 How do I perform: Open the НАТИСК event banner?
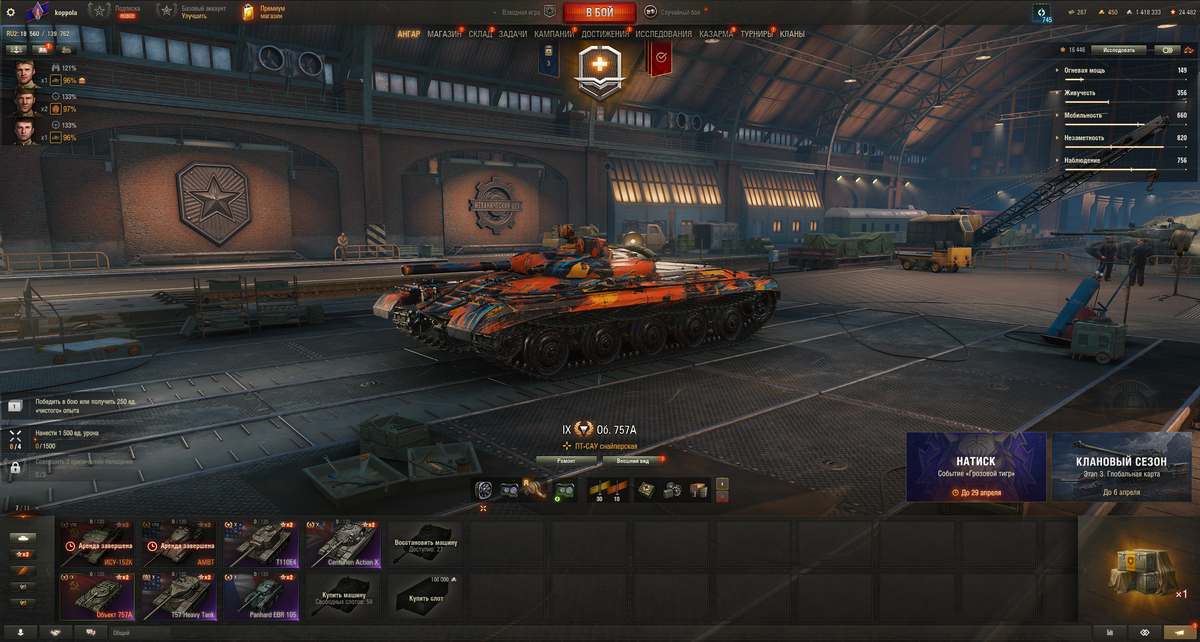976,467
